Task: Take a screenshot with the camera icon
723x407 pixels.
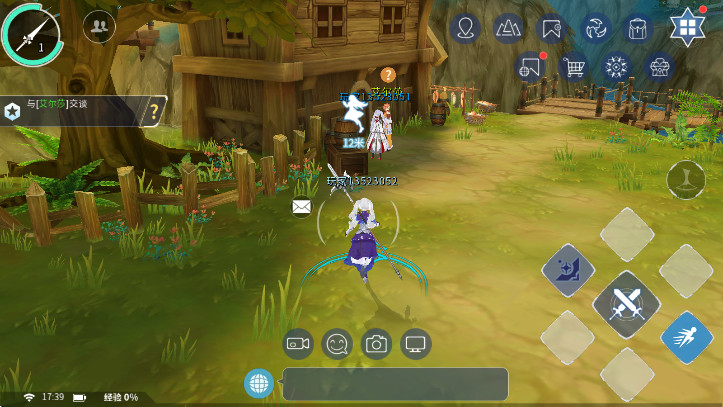Action: [x=376, y=344]
